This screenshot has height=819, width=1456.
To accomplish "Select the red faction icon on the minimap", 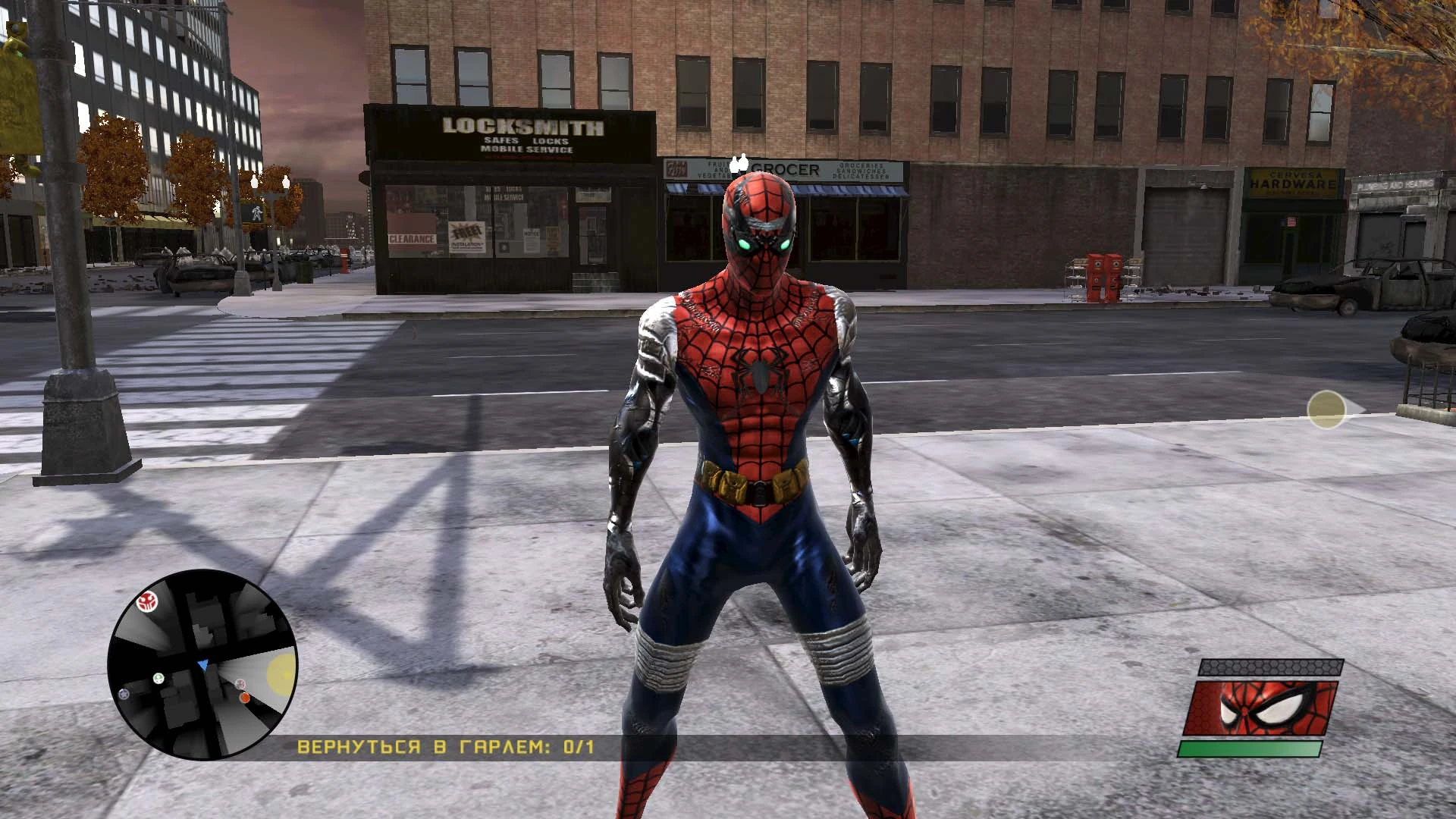I will pos(147,601).
